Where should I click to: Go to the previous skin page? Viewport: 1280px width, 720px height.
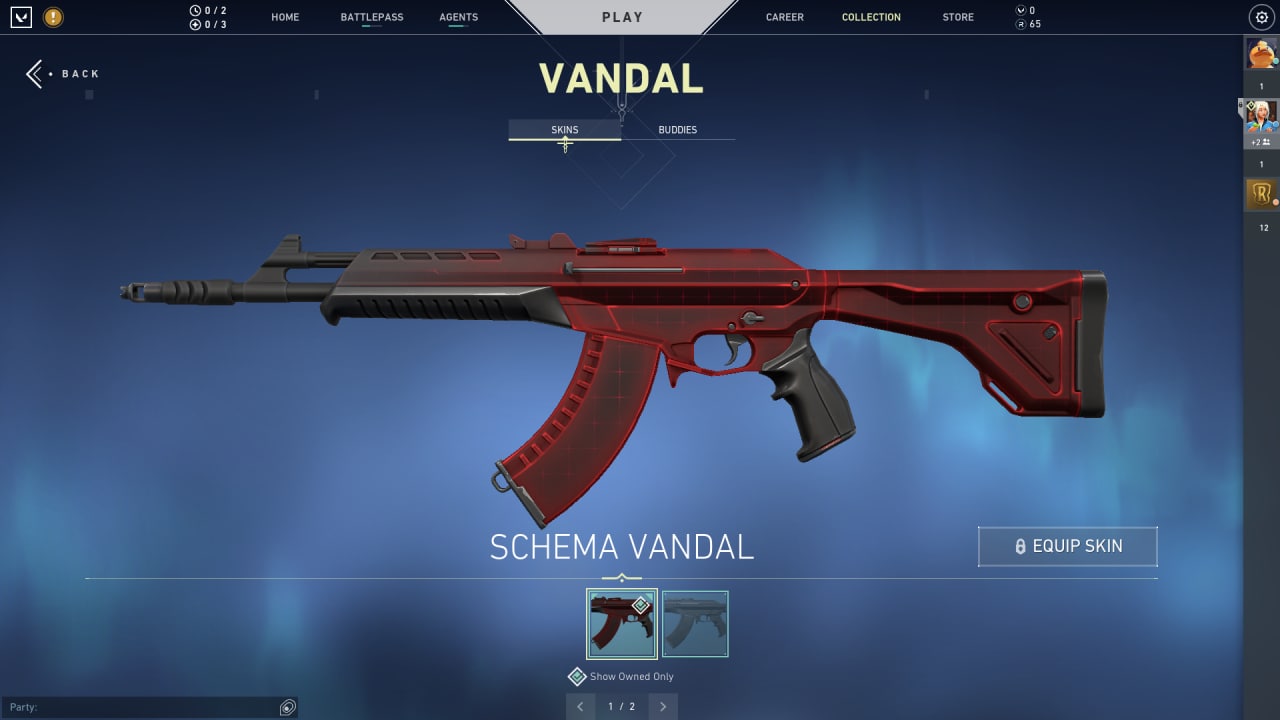click(580, 707)
